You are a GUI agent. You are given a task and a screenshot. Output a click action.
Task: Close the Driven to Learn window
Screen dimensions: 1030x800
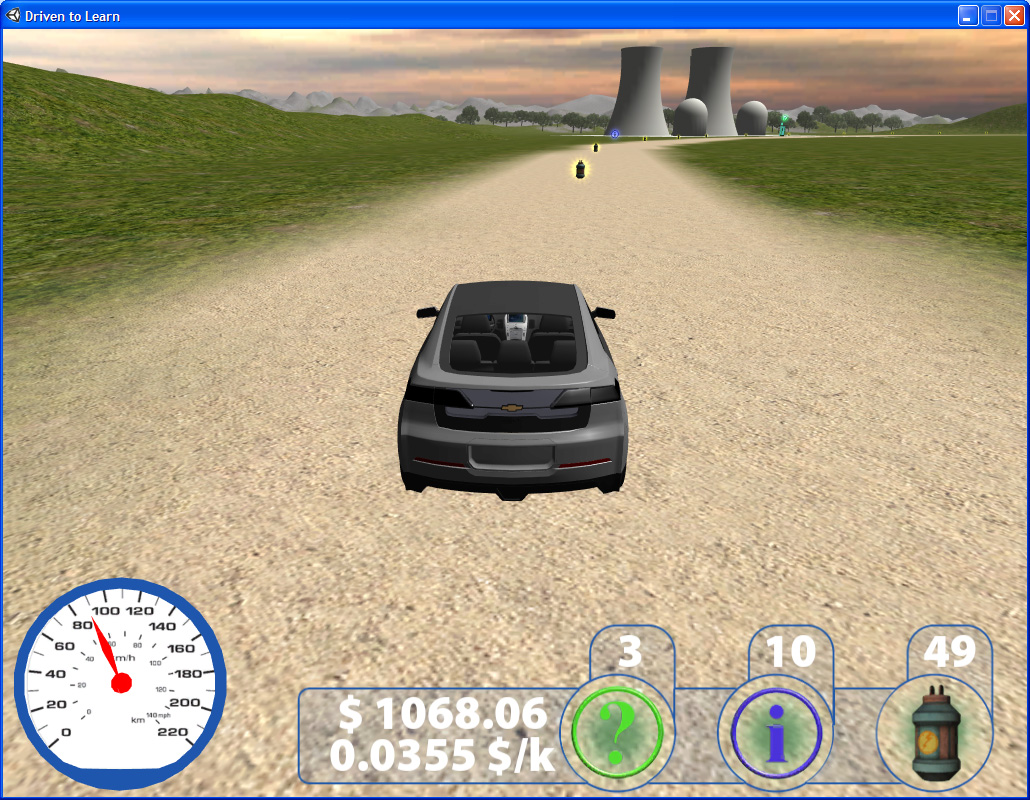point(1014,15)
